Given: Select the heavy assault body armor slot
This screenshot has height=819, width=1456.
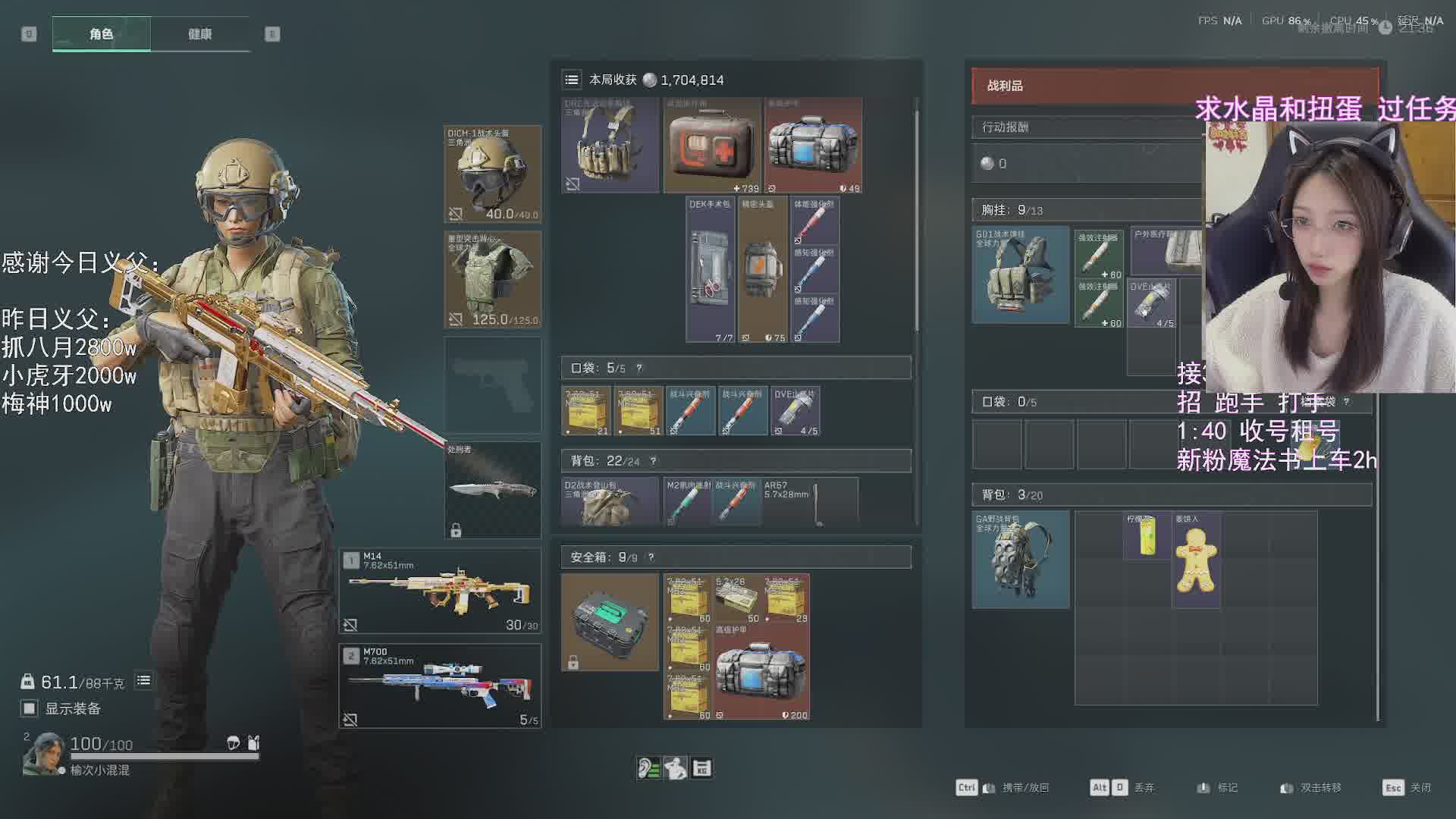Looking at the screenshot, I should pos(492,279).
